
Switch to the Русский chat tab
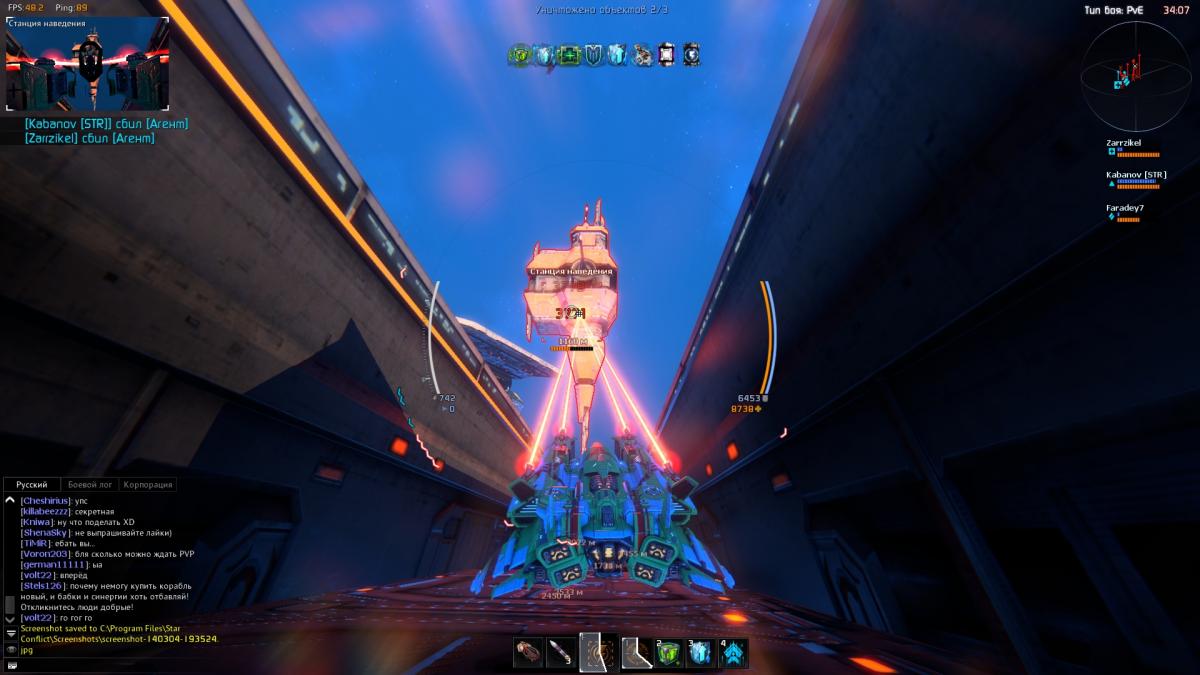click(x=32, y=485)
